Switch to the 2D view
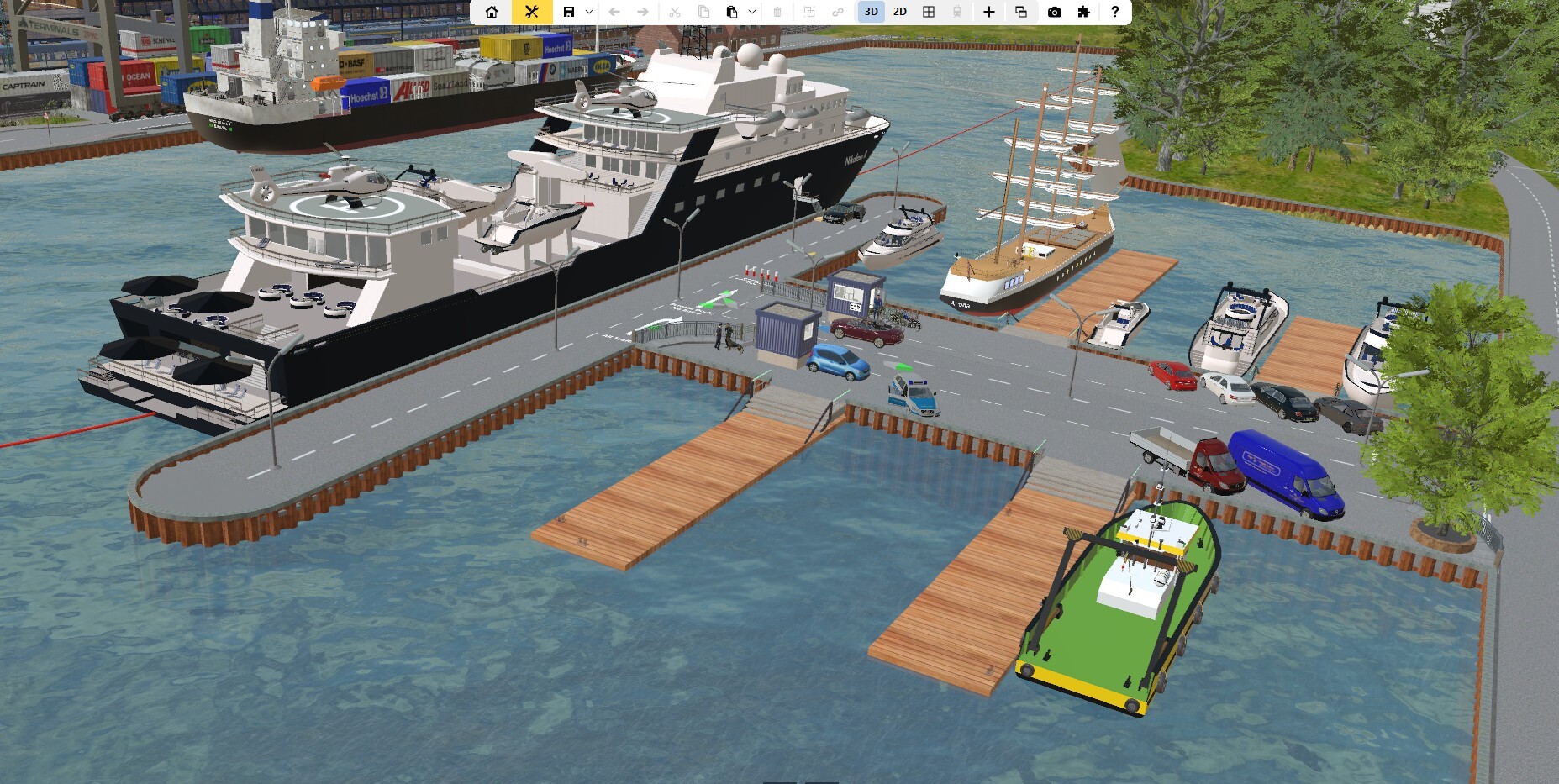 tap(899, 12)
